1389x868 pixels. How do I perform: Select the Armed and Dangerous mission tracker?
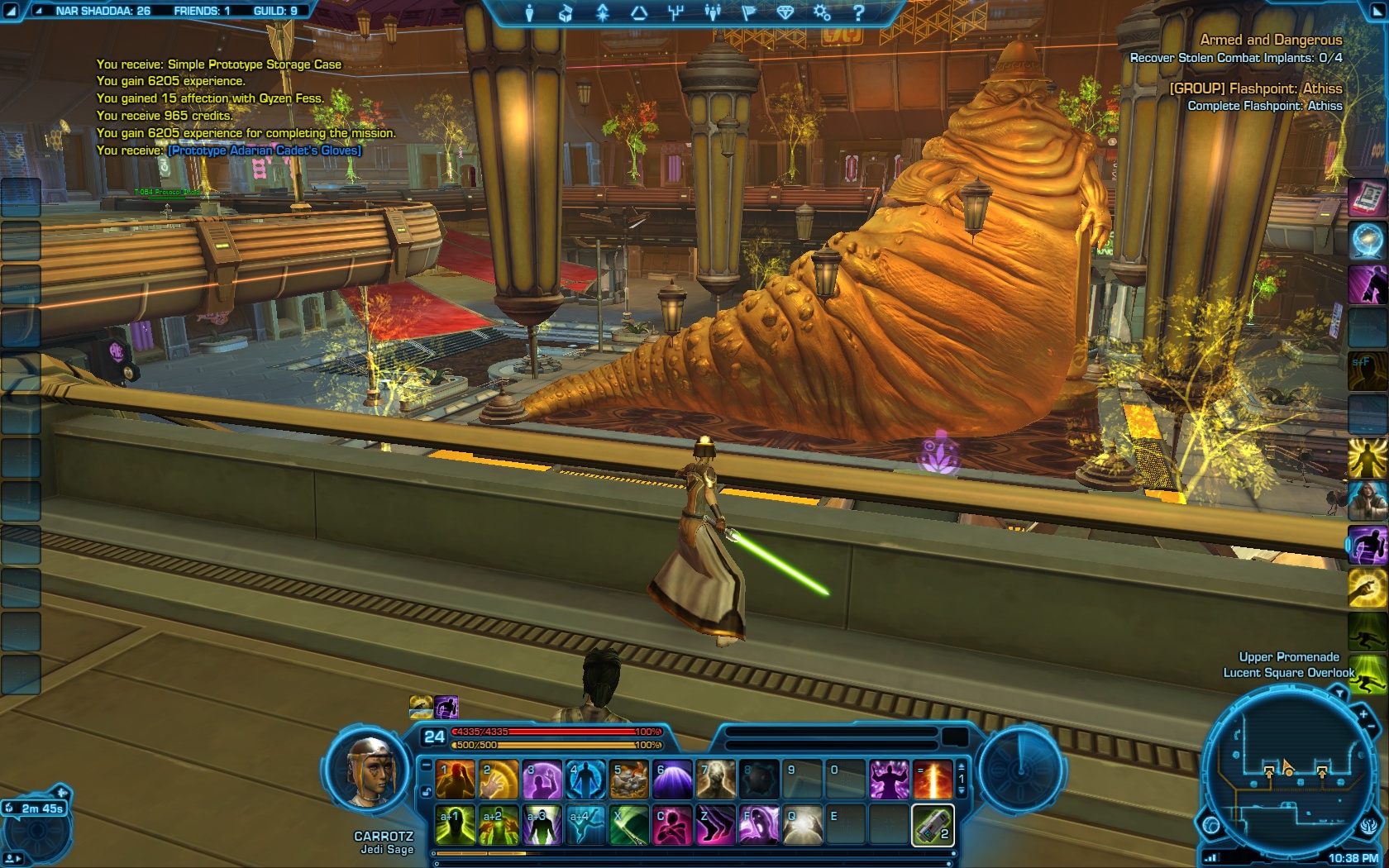[x=1271, y=40]
